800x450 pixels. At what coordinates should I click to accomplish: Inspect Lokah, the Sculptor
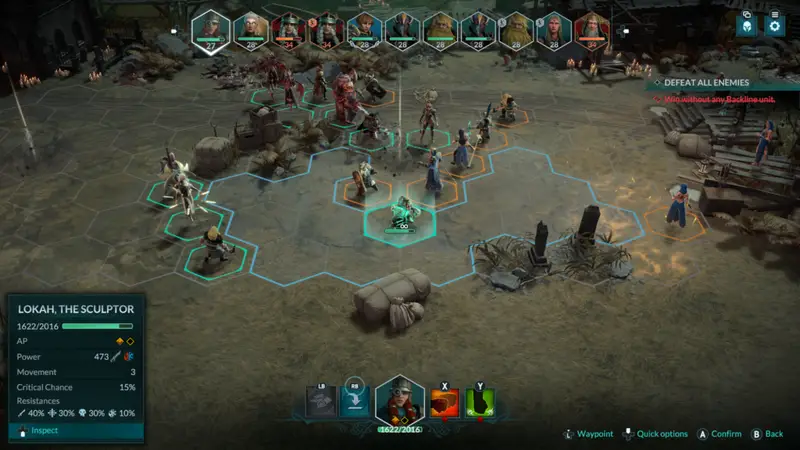[x=38, y=431]
